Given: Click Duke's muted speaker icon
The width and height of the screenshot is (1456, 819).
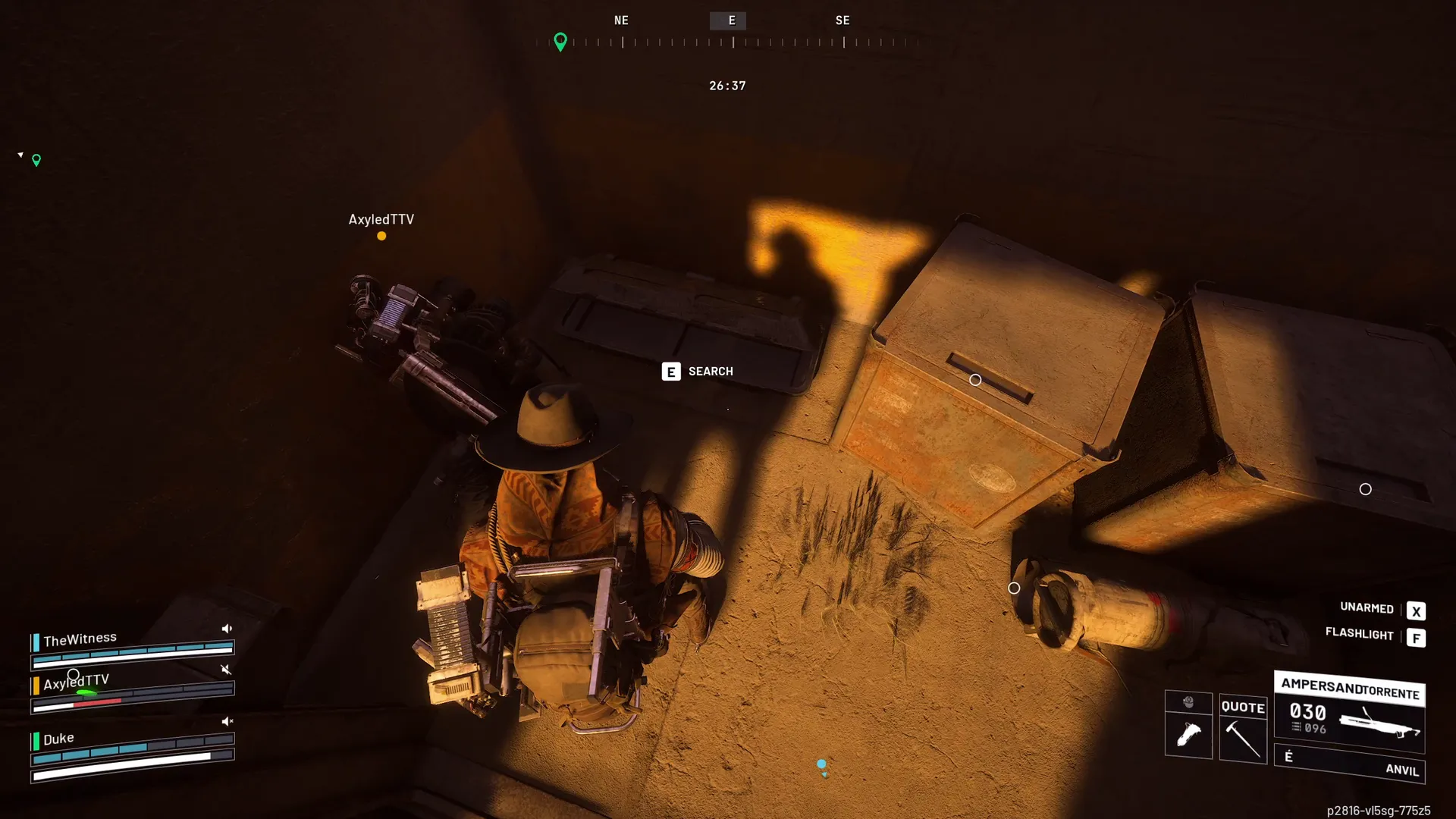Looking at the screenshot, I should 227,721.
